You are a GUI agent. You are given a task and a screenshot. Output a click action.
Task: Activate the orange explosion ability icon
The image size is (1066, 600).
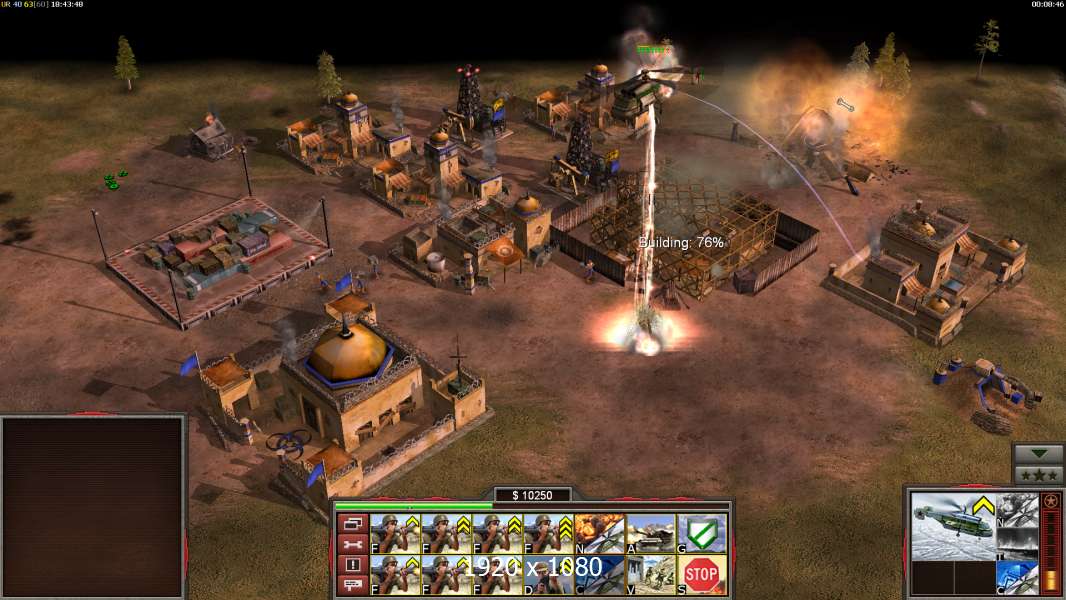[x=600, y=534]
